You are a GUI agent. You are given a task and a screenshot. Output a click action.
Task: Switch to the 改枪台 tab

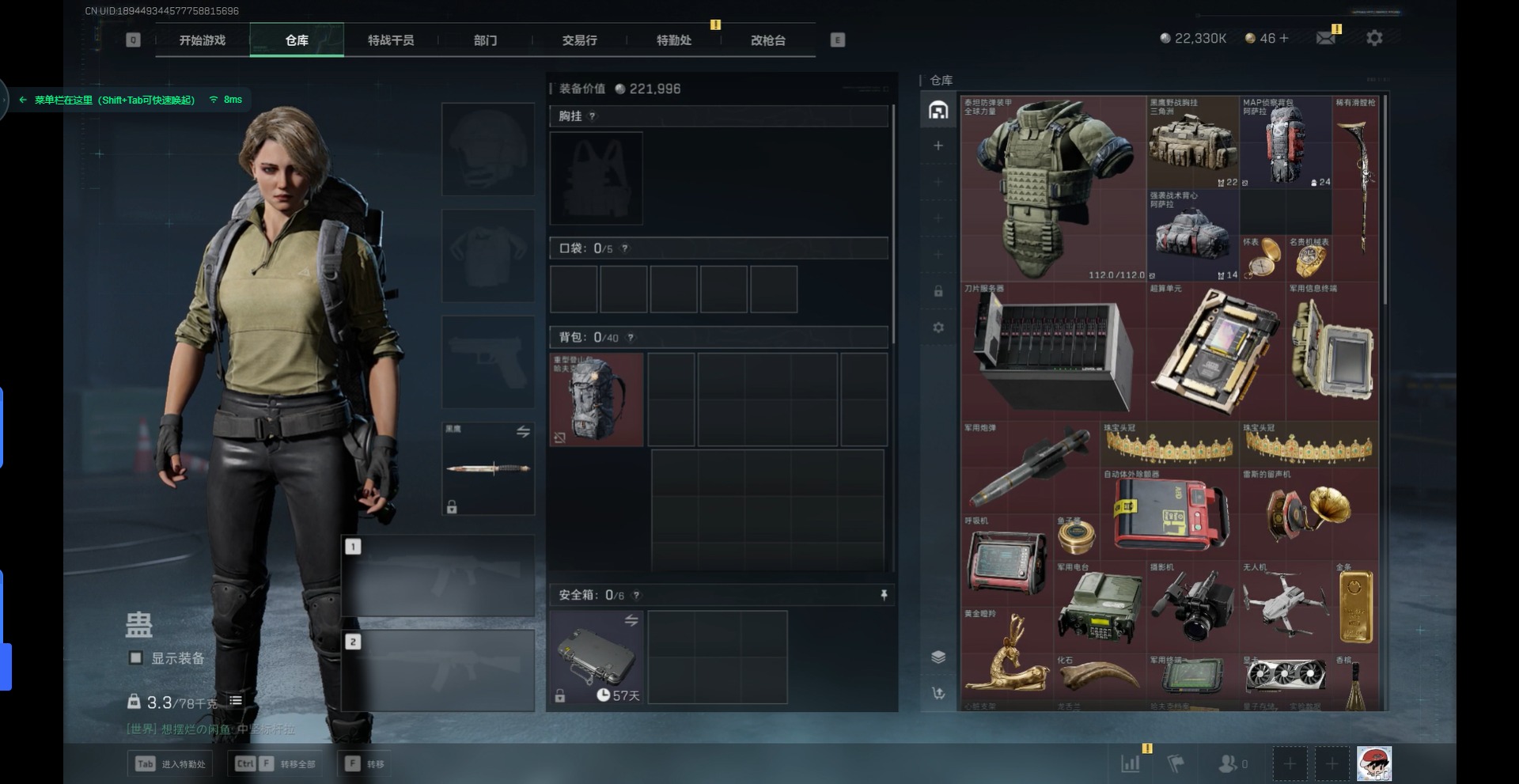(x=767, y=40)
